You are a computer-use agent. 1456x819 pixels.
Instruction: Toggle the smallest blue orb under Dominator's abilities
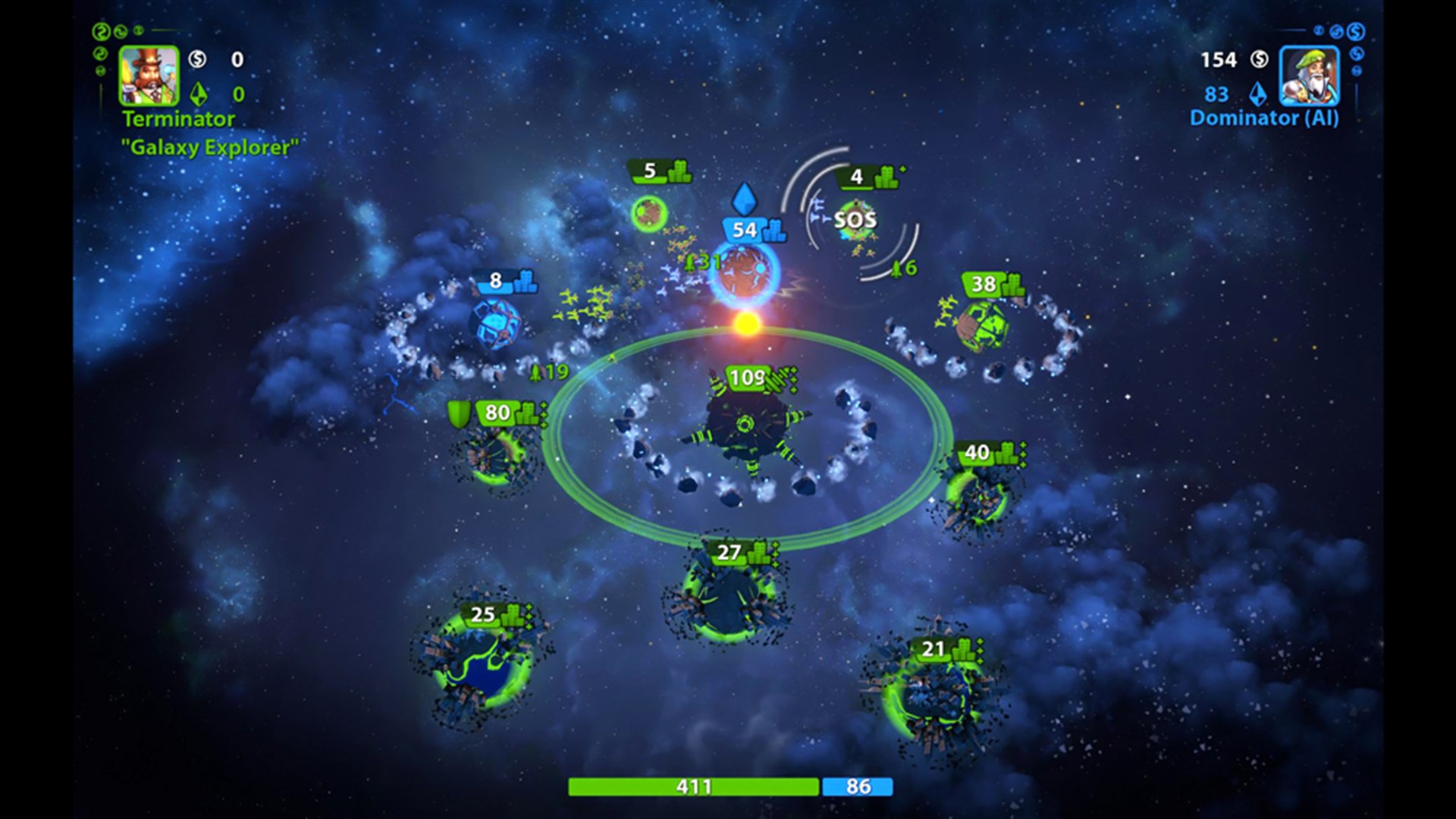coord(1356,71)
